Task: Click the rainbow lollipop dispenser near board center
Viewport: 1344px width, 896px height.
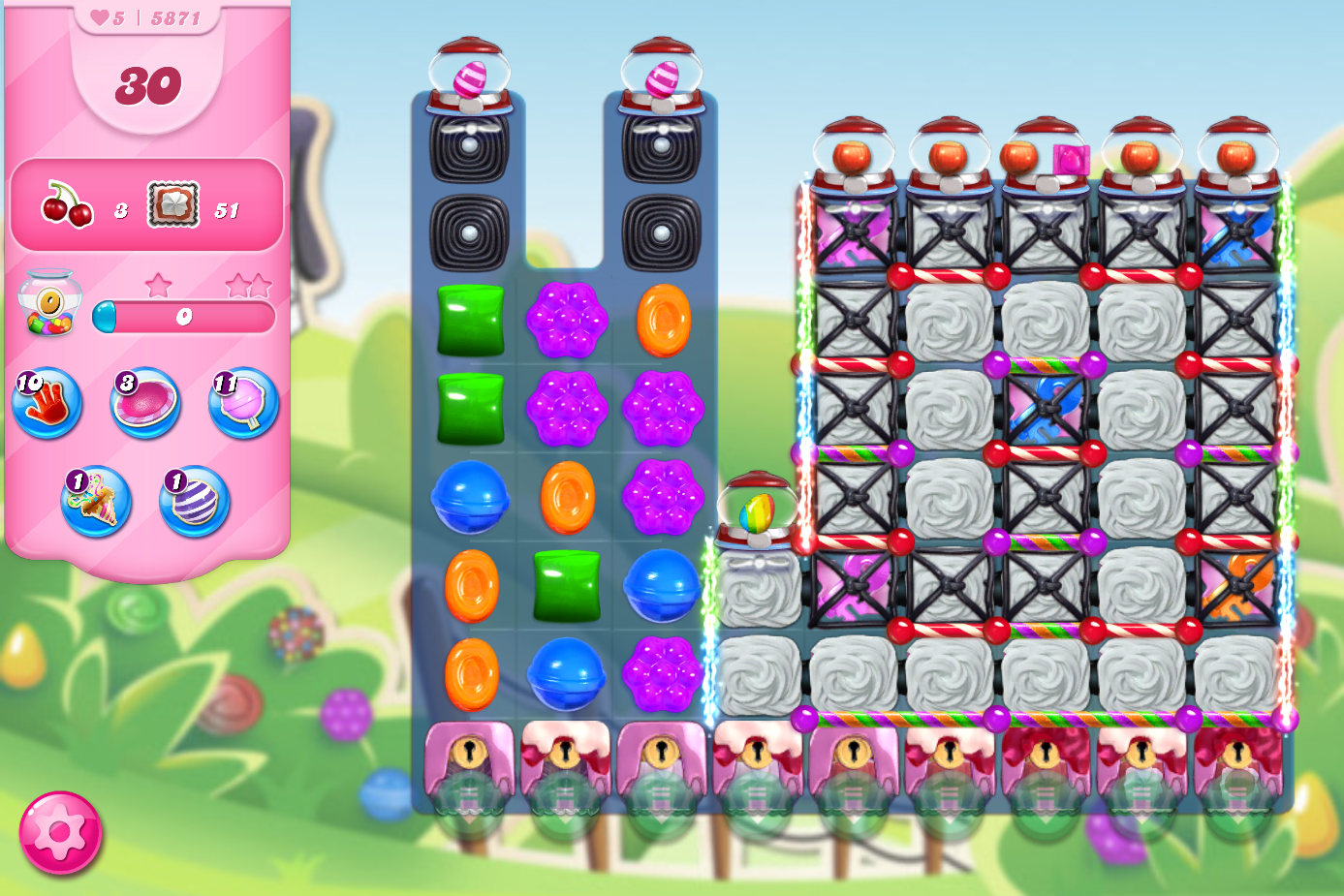Action: click(761, 509)
